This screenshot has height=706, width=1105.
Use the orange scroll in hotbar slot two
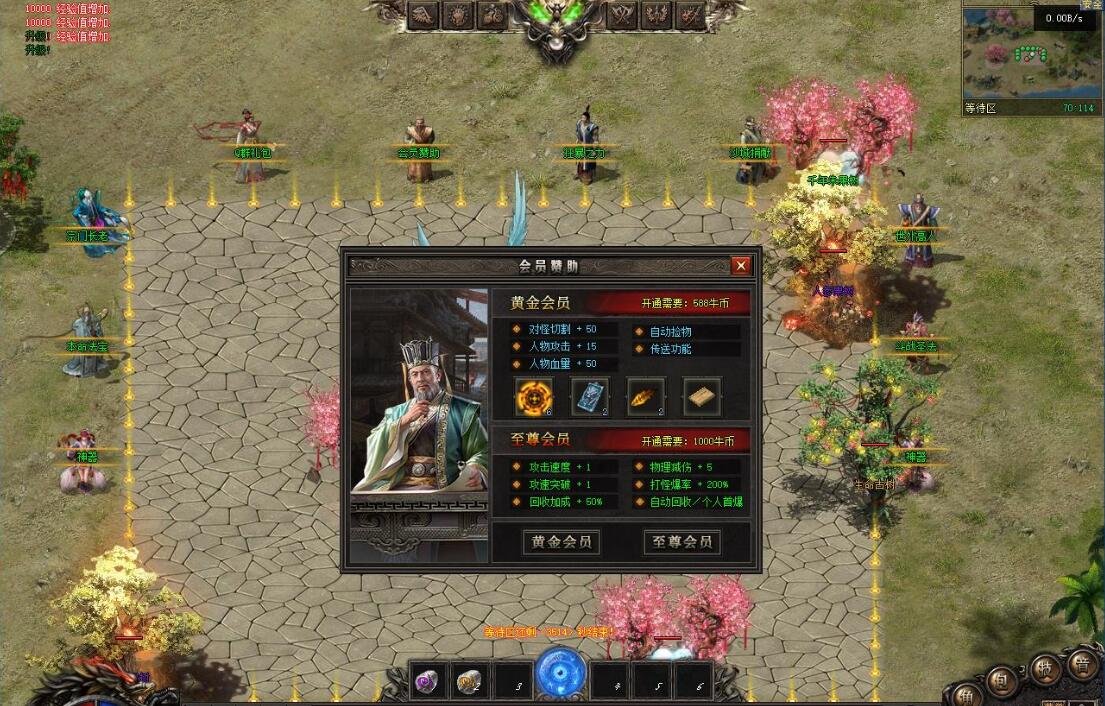click(x=470, y=682)
